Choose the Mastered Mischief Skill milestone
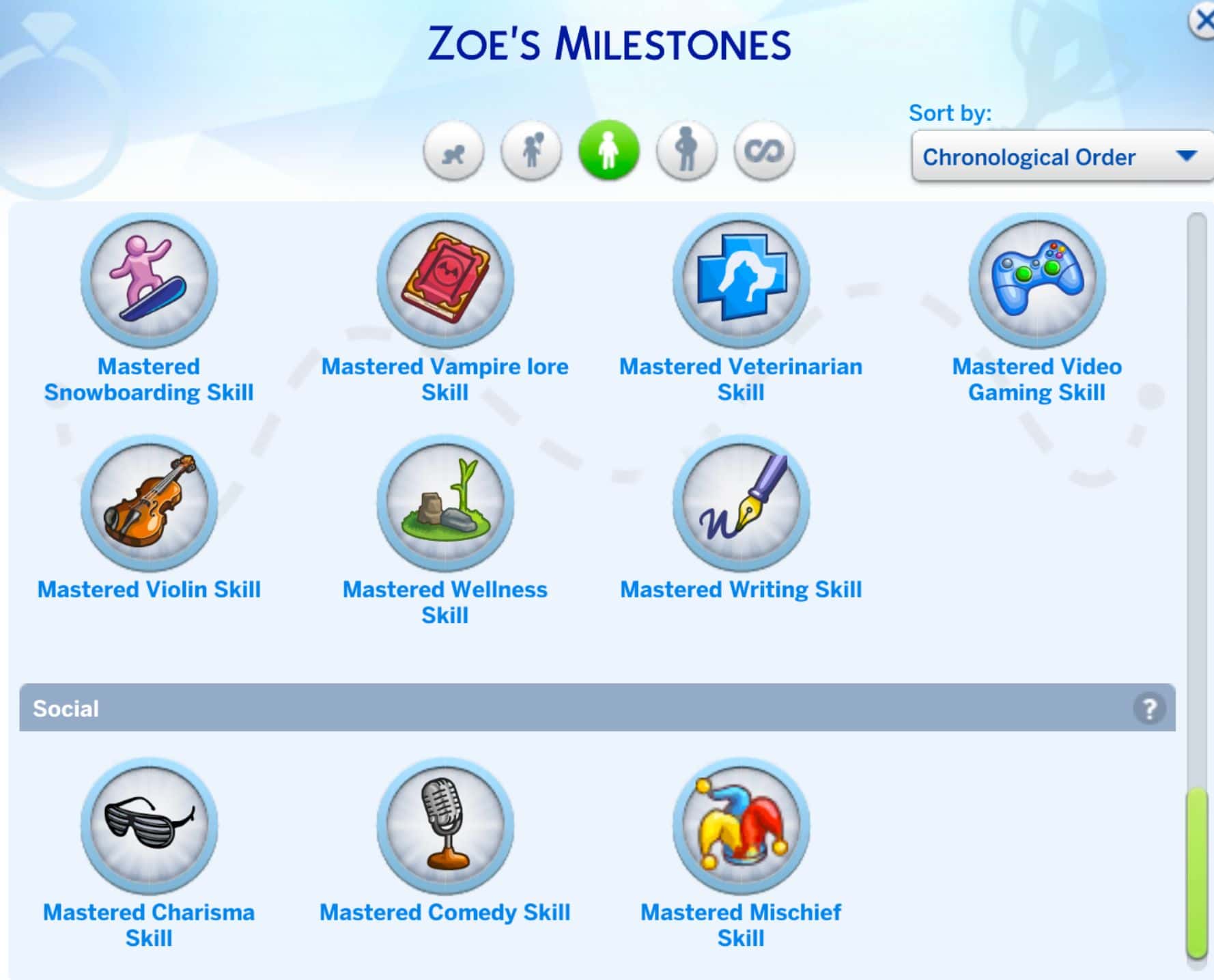 pyautogui.click(x=741, y=825)
